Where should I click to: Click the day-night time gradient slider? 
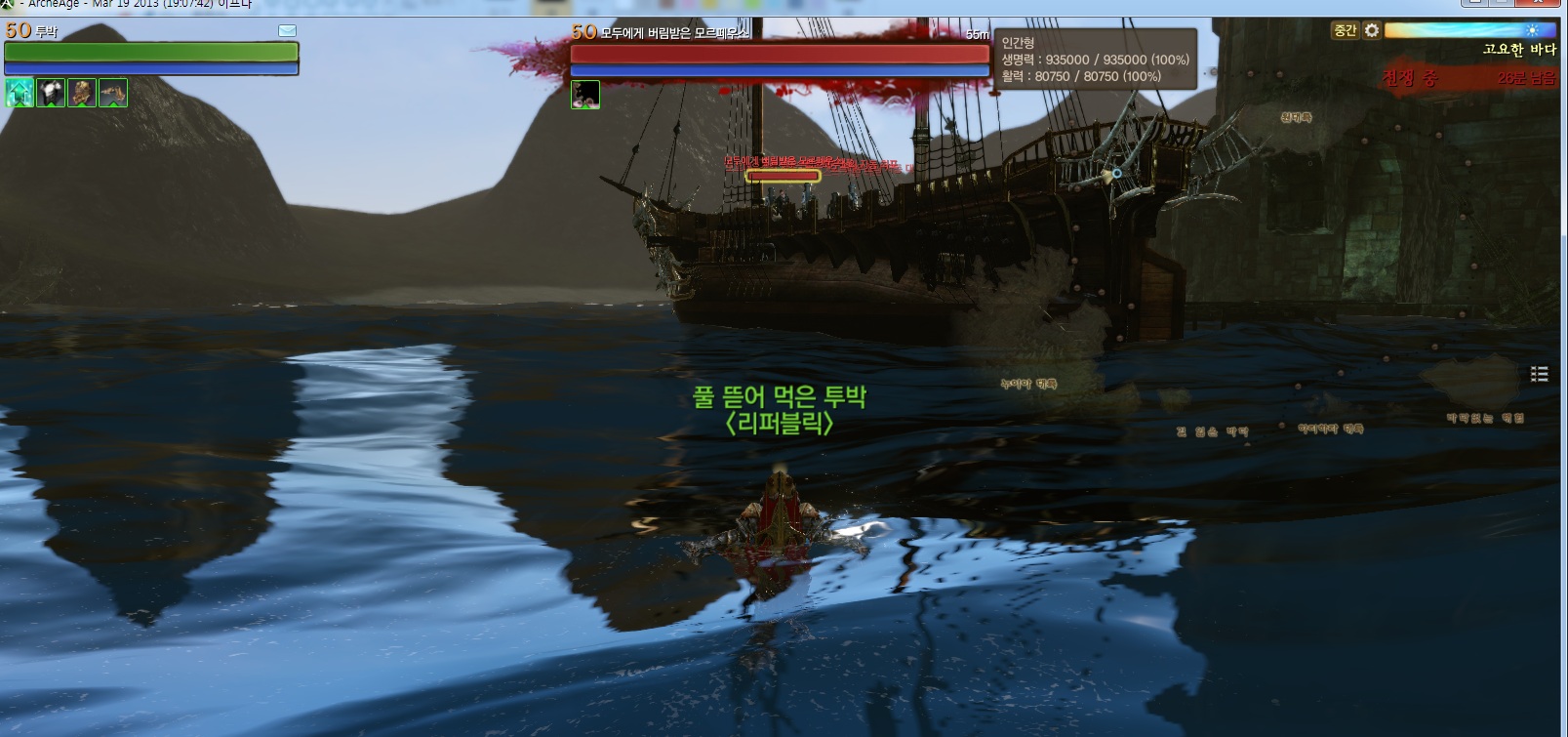point(1464,30)
